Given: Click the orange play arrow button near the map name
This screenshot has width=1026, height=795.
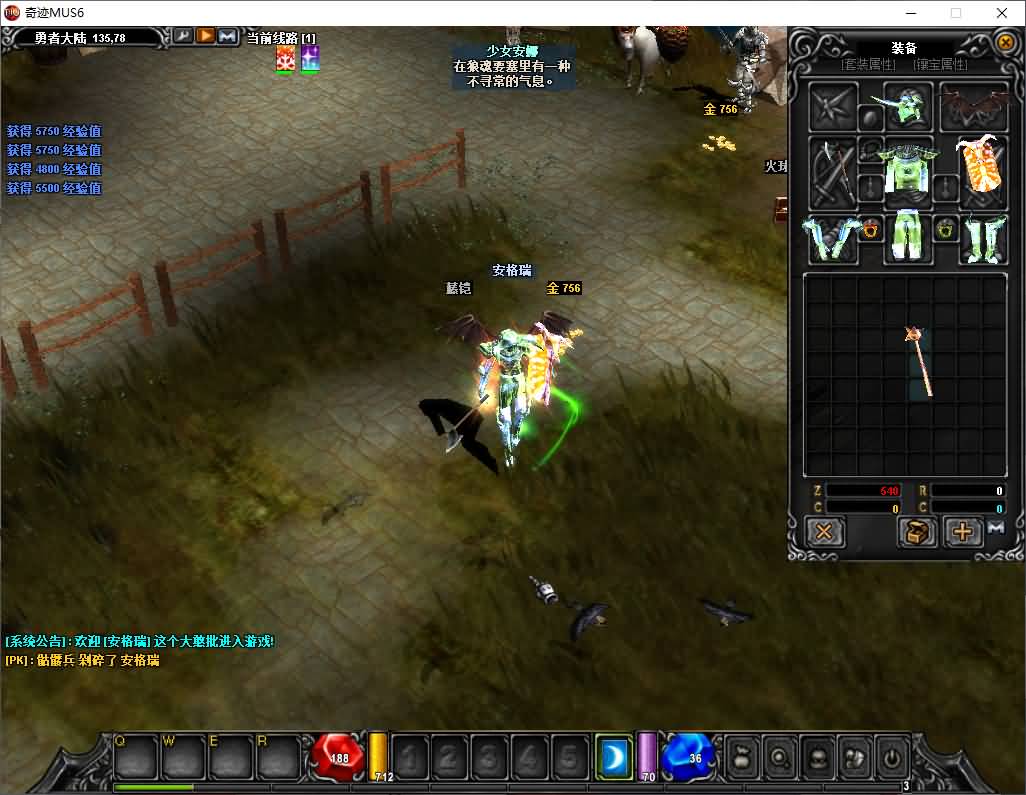Looking at the screenshot, I should click(x=205, y=36).
